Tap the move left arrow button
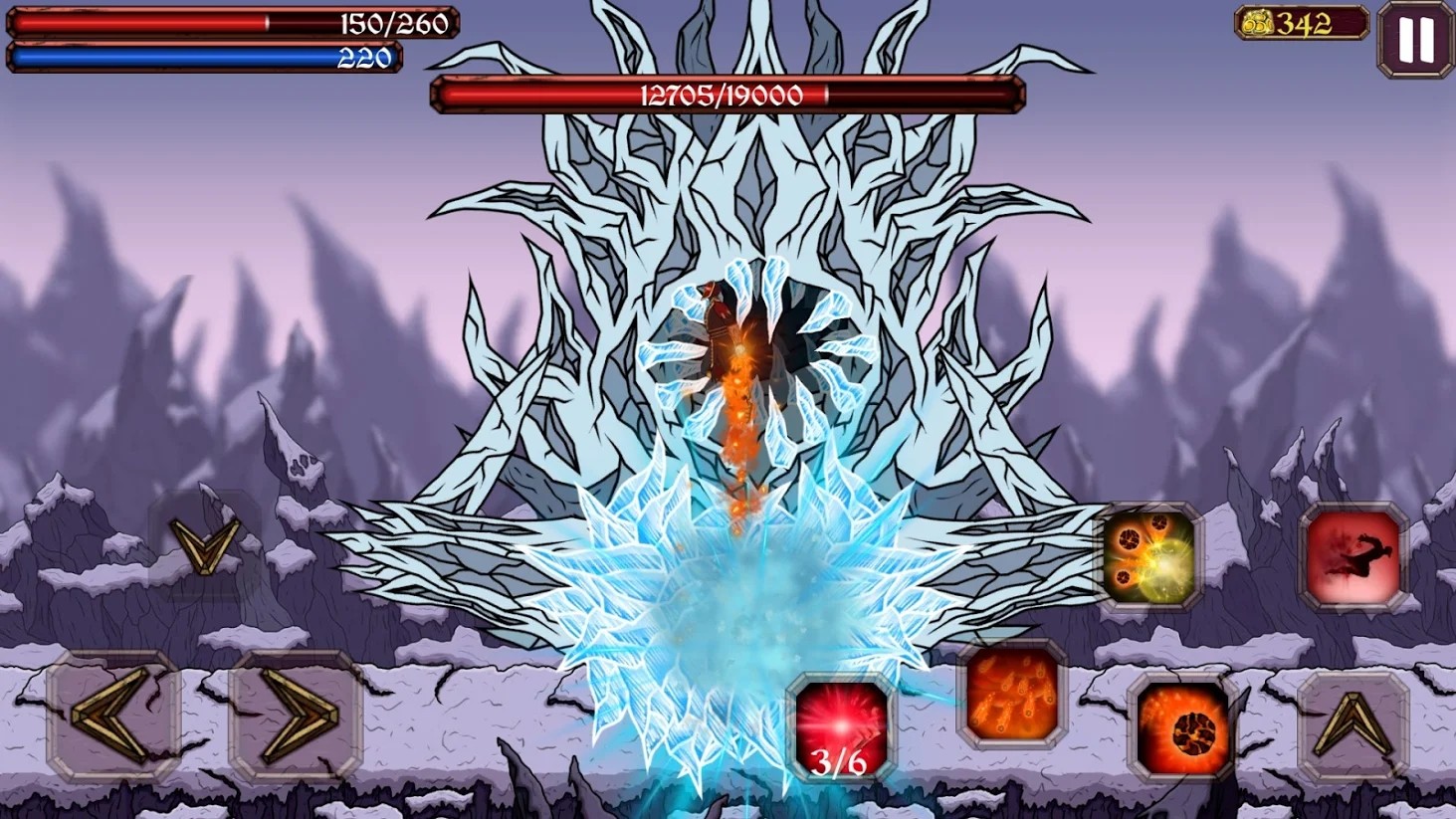Screen dimensions: 1456x819 (112, 715)
